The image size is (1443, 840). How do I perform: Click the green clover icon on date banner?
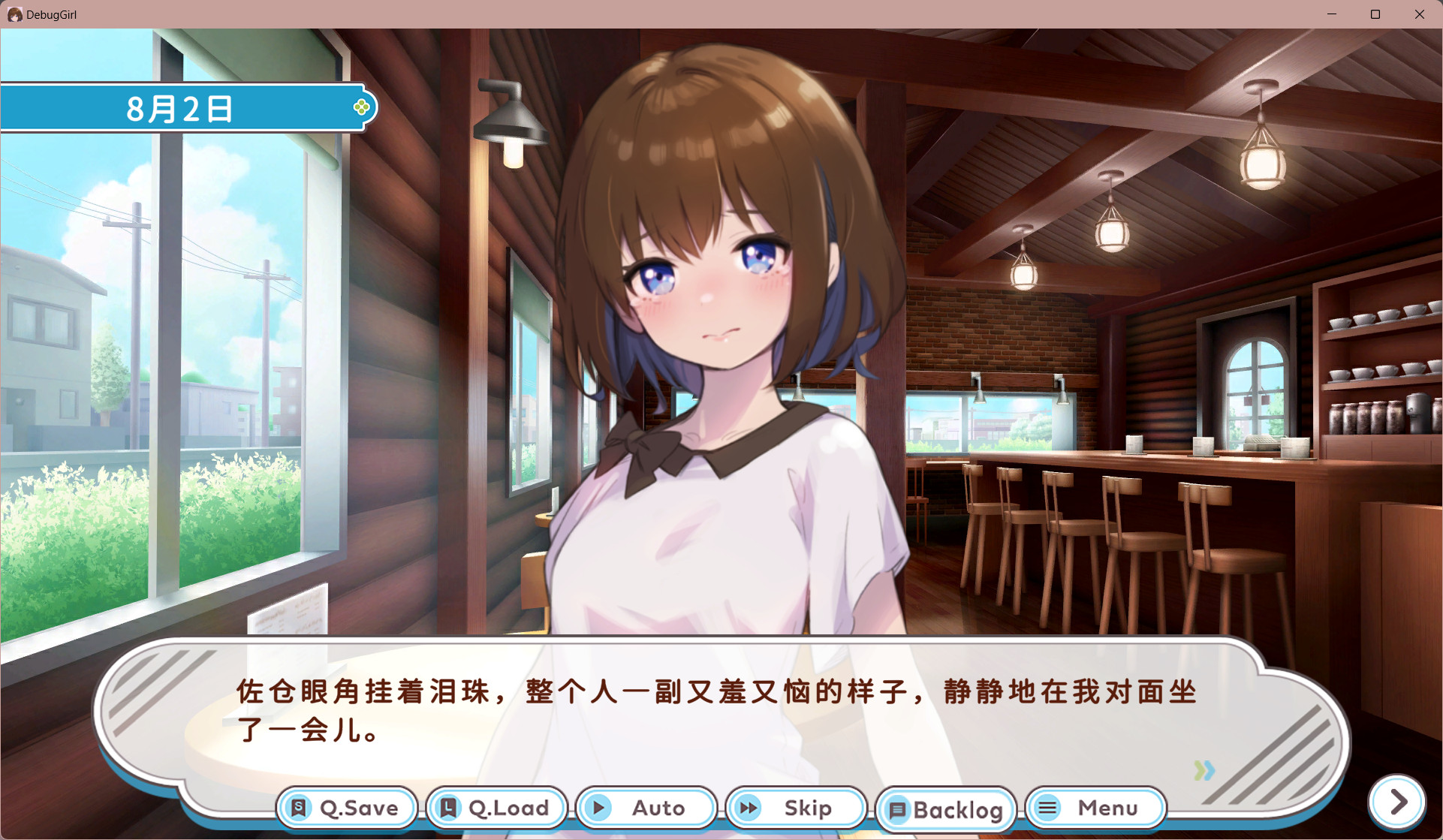pos(362,107)
